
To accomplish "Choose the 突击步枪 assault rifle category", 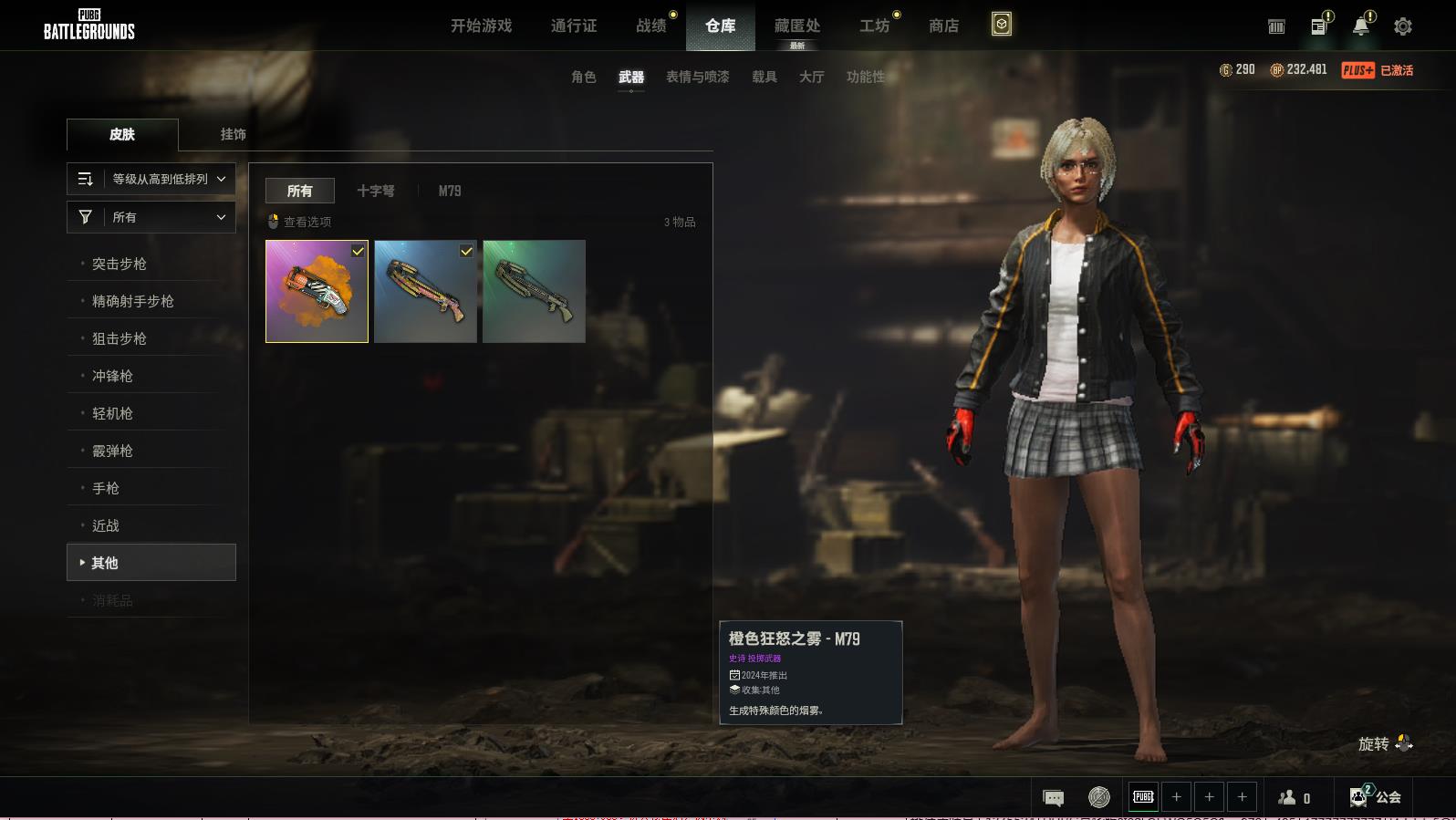I will [120, 264].
